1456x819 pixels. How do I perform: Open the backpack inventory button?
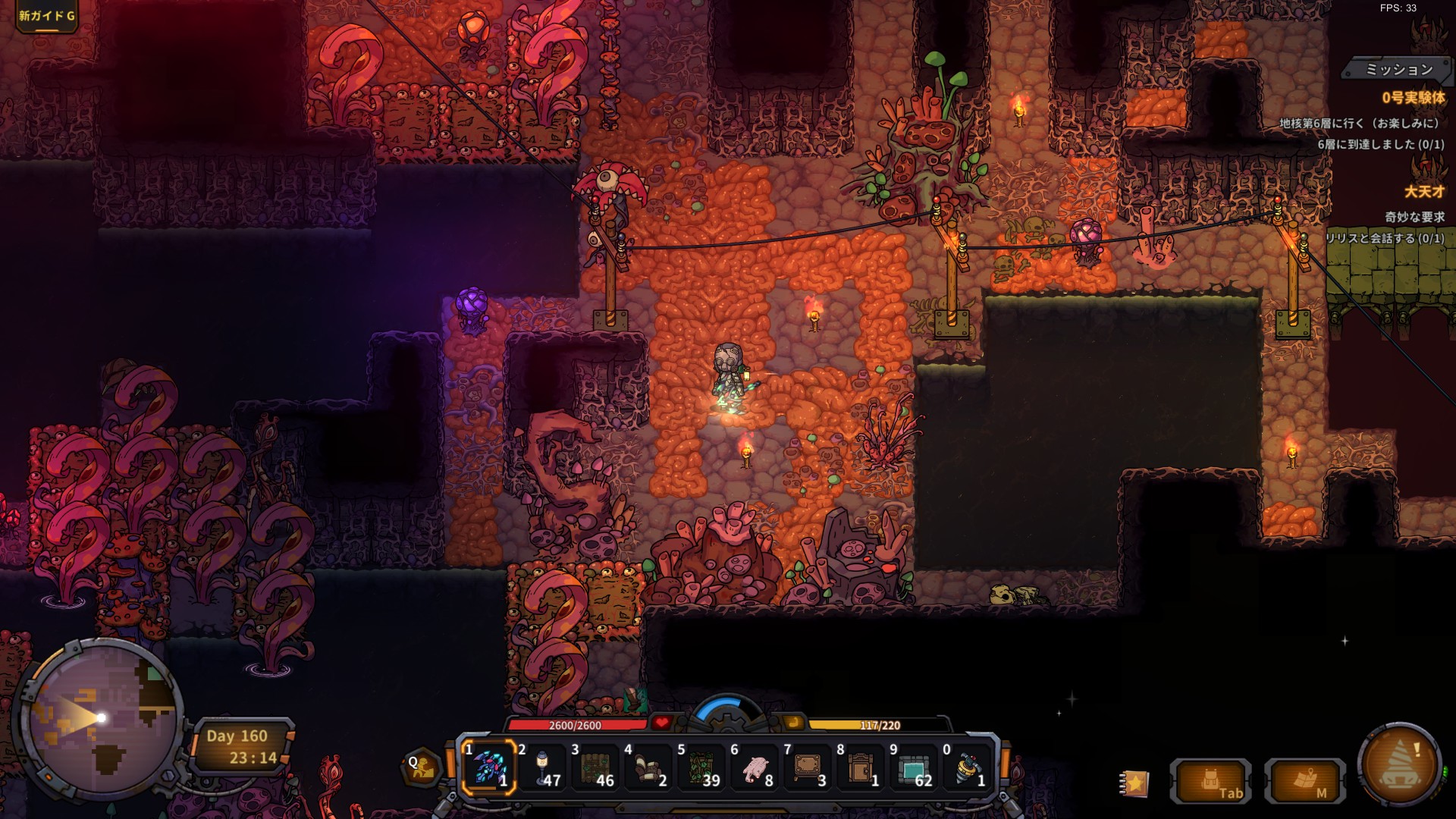pos(1211,780)
